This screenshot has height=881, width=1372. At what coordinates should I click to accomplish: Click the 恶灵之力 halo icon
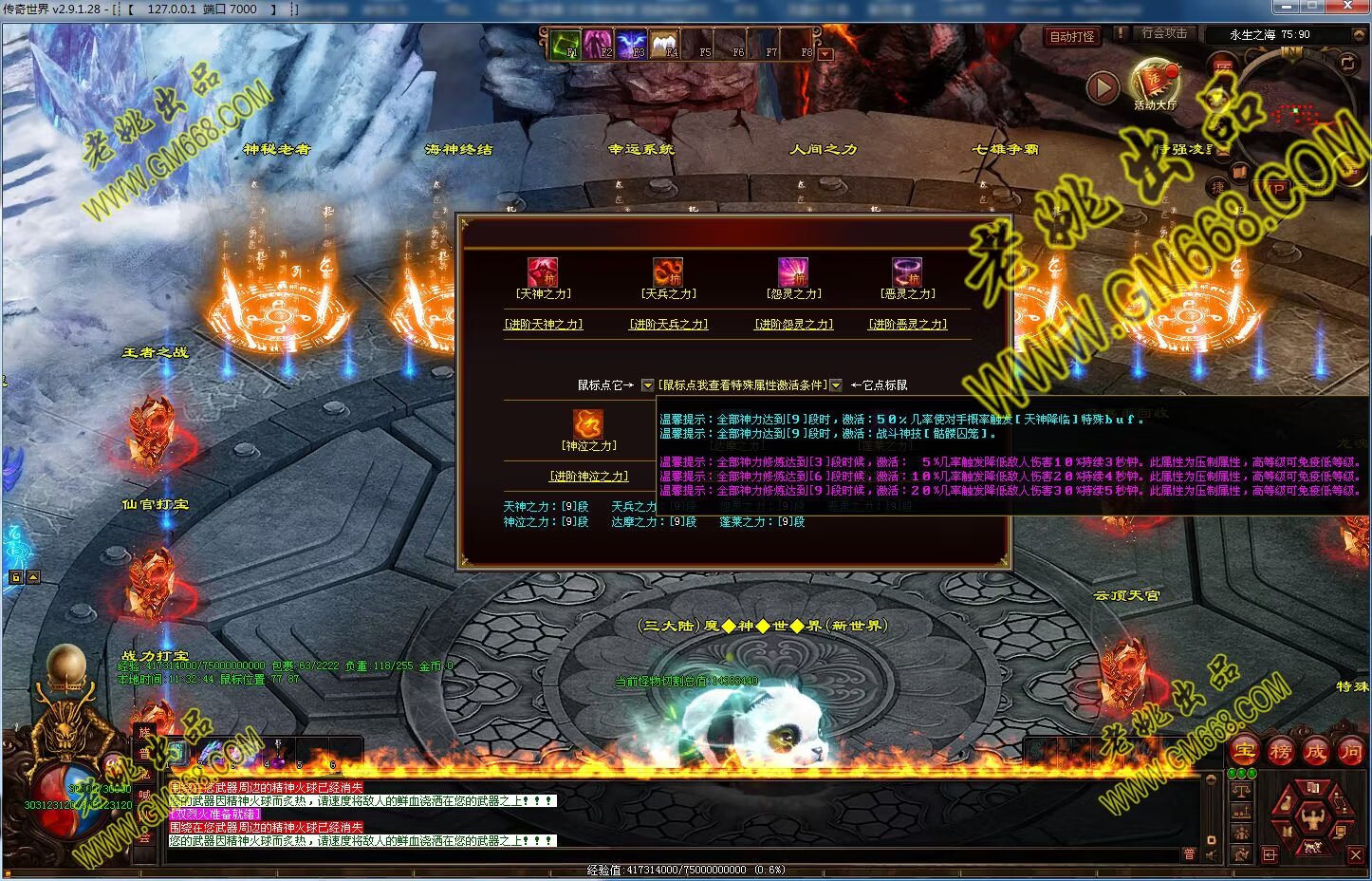click(907, 272)
